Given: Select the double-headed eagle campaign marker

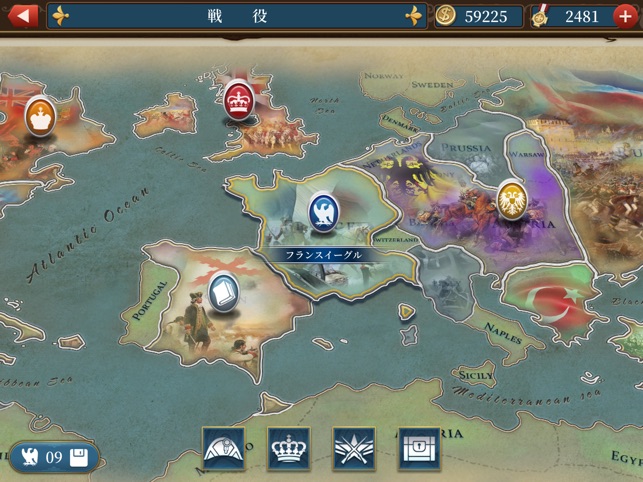Looking at the screenshot, I should (513, 199).
